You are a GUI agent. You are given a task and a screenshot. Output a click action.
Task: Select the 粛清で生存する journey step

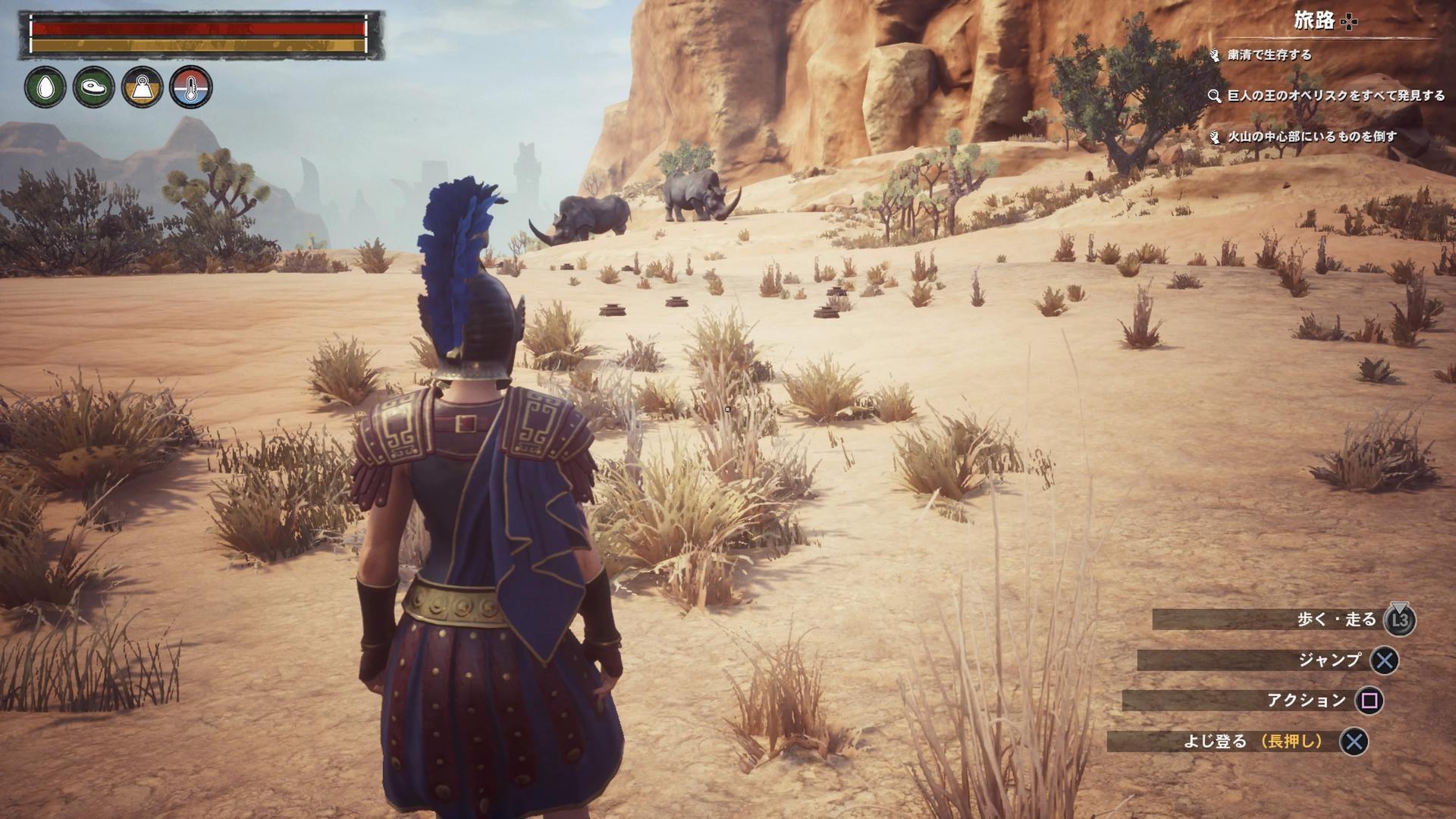(x=1268, y=55)
